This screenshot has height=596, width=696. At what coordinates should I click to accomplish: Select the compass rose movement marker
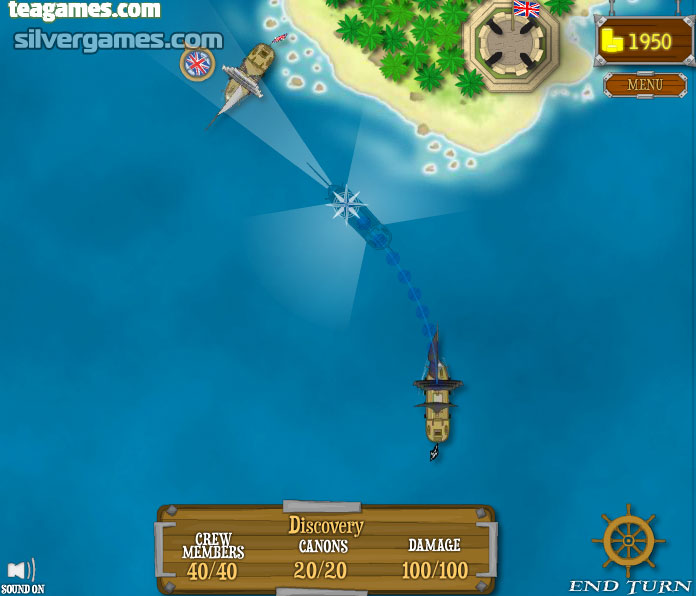click(347, 205)
